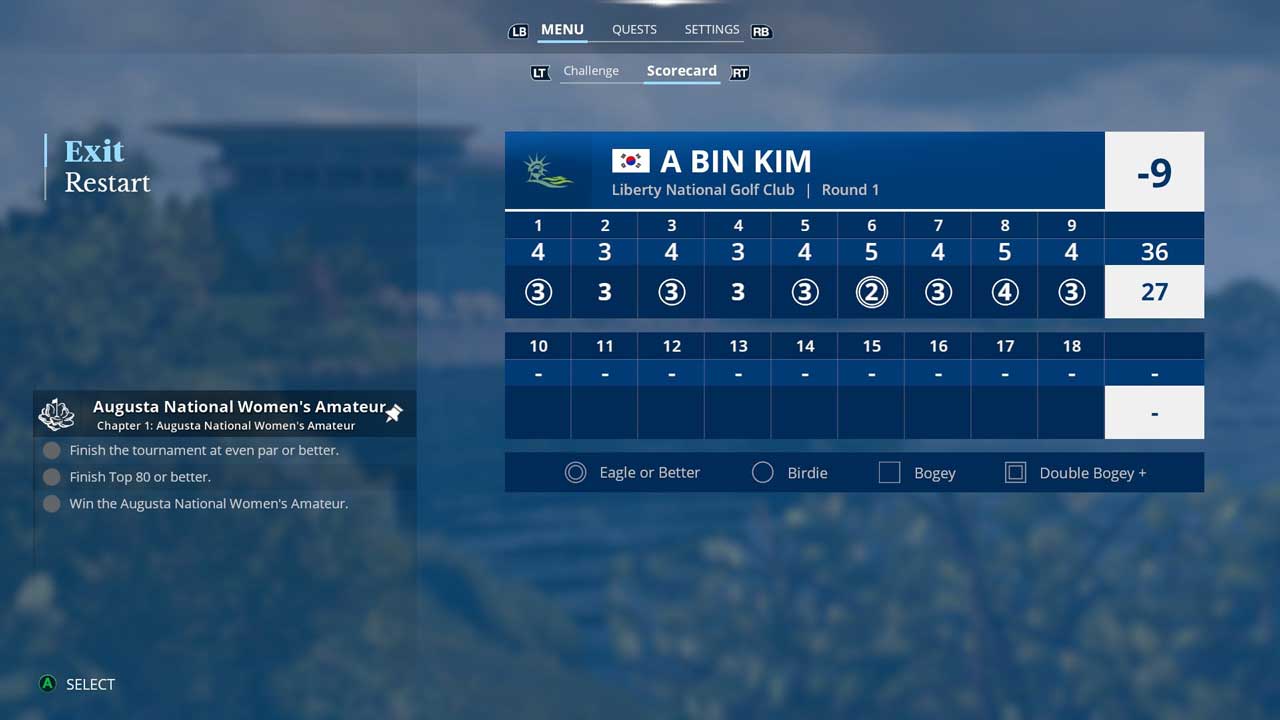Select the Menu tab

click(562, 30)
